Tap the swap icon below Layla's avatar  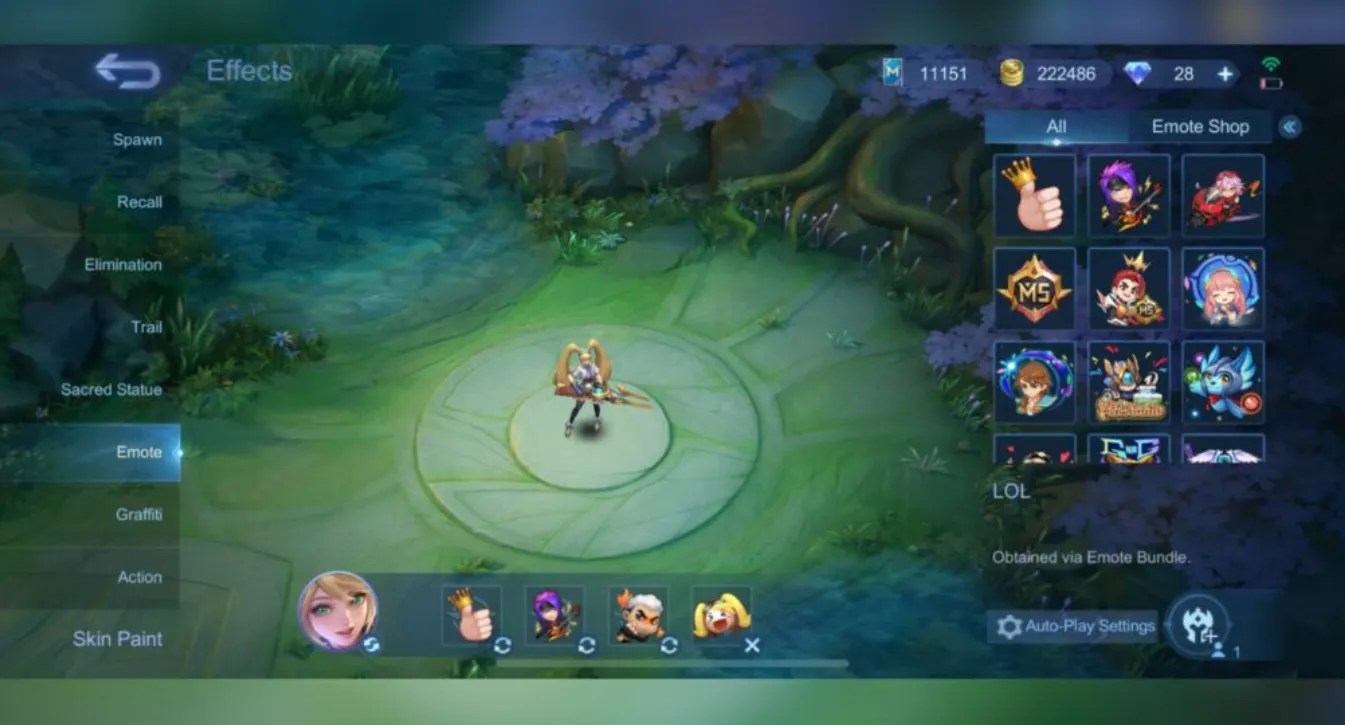coord(370,645)
